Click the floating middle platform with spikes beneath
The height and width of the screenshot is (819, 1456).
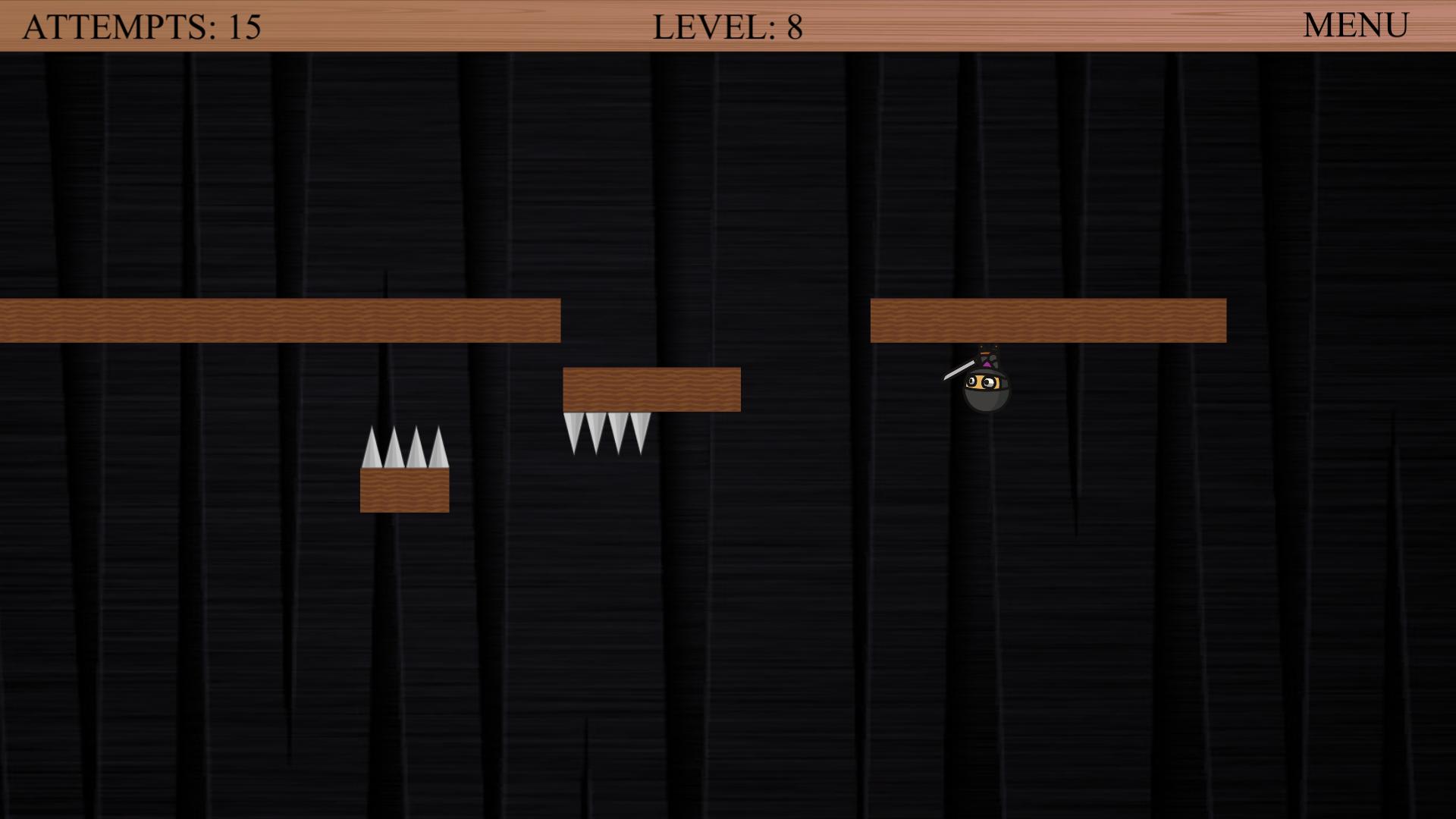651,389
